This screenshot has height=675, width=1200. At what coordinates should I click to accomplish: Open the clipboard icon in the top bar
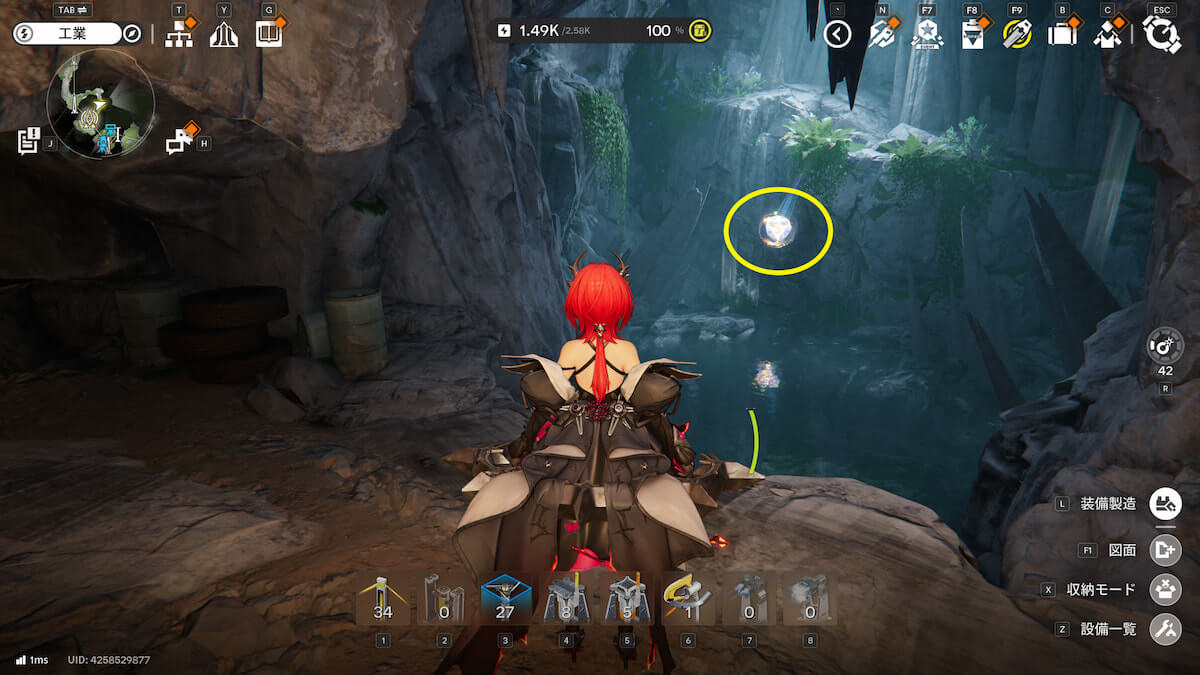(971, 35)
